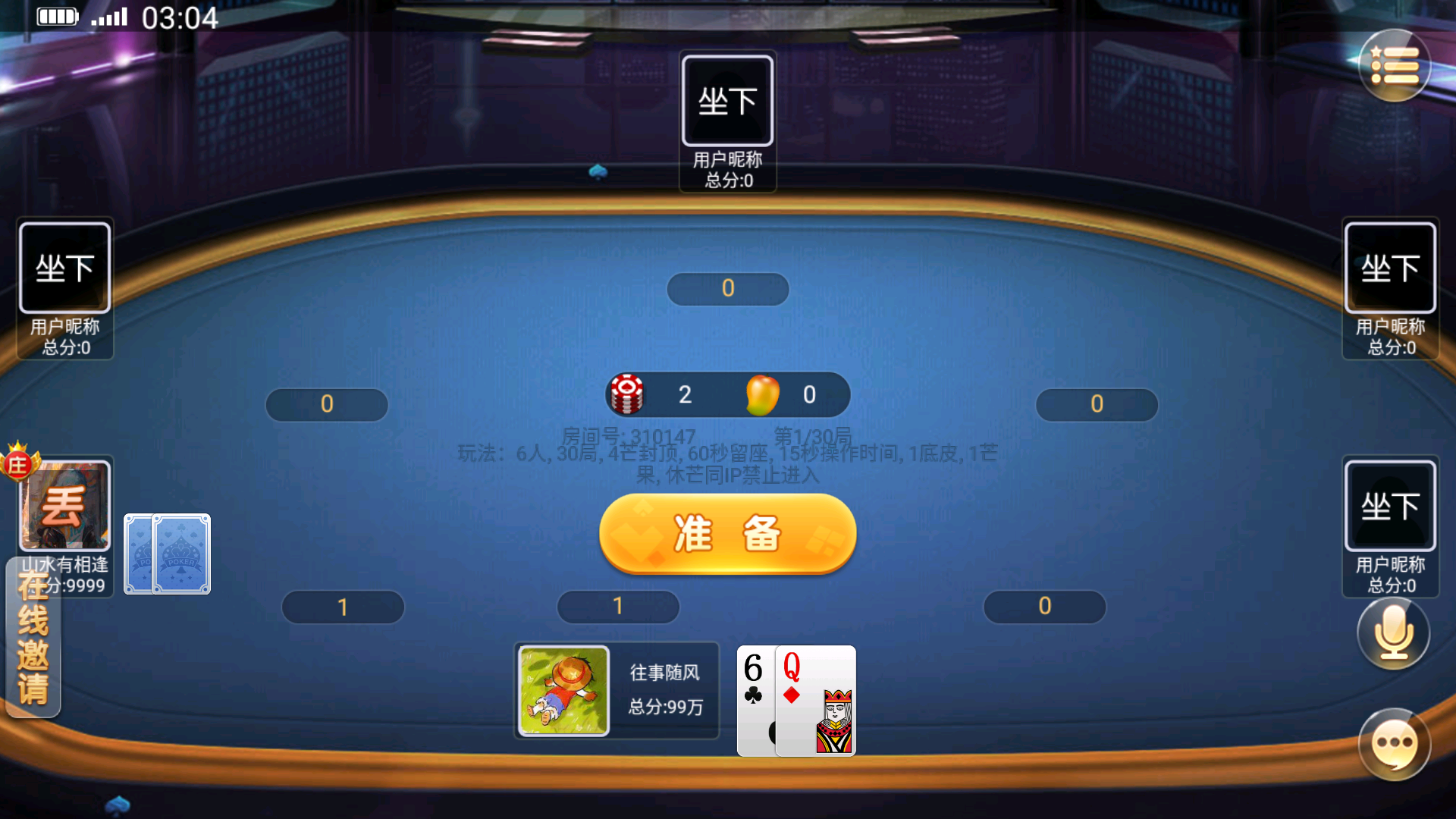
Task: Sit at the upper-right 坐下 seat
Action: pyautogui.click(x=1390, y=267)
